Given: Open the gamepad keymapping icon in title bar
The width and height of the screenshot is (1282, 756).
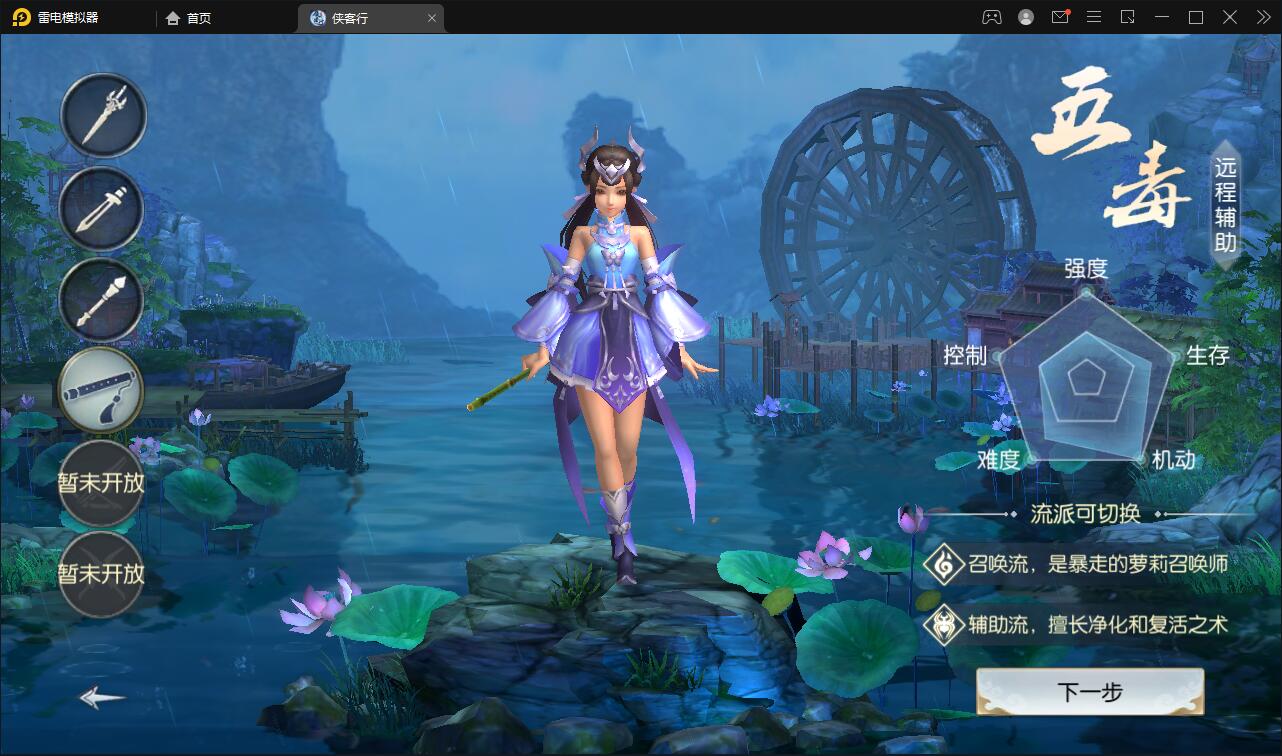Looking at the screenshot, I should tap(991, 17).
